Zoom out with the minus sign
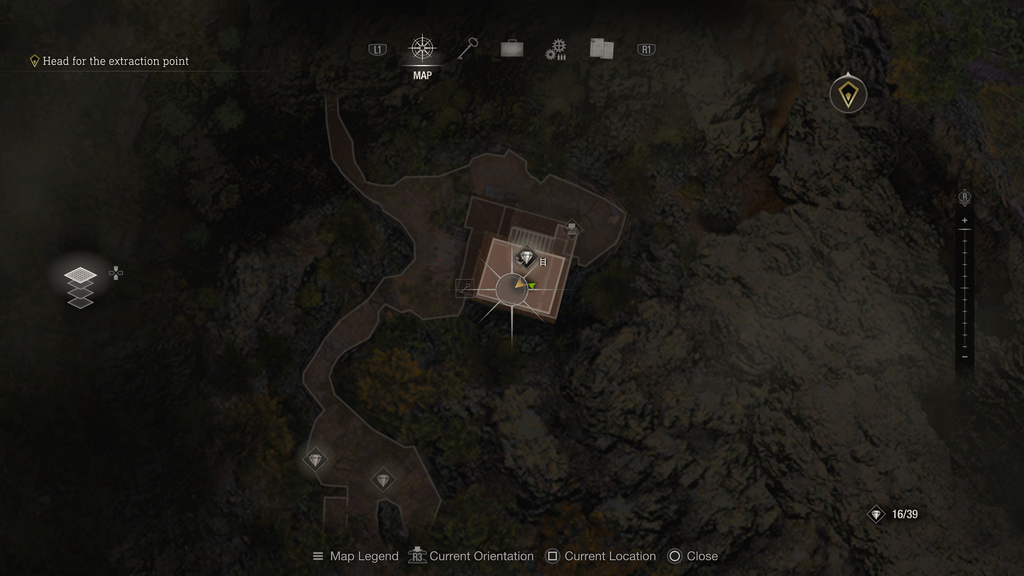The width and height of the screenshot is (1024, 576). pos(965,357)
